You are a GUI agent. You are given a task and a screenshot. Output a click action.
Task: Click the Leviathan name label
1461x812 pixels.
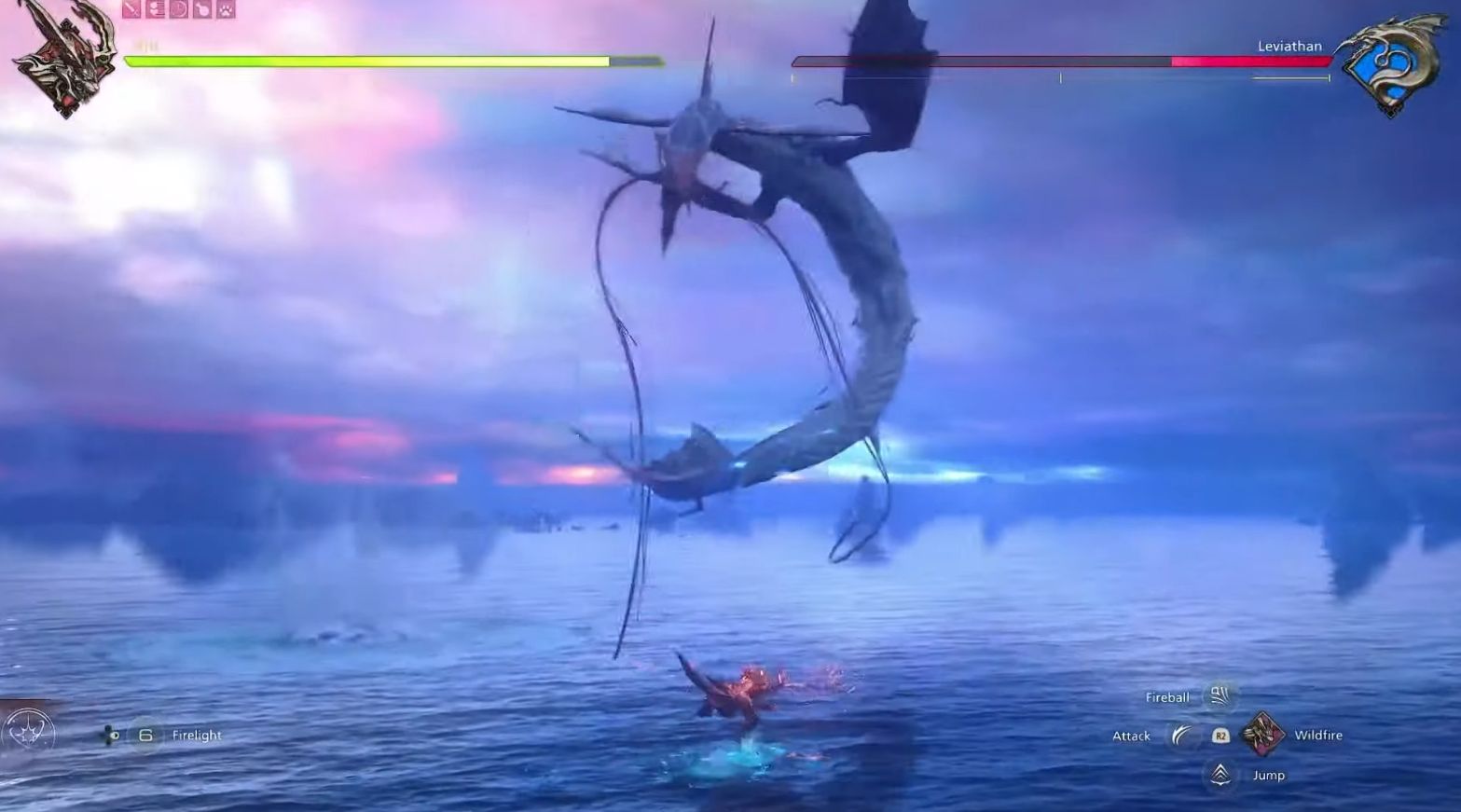(1289, 45)
